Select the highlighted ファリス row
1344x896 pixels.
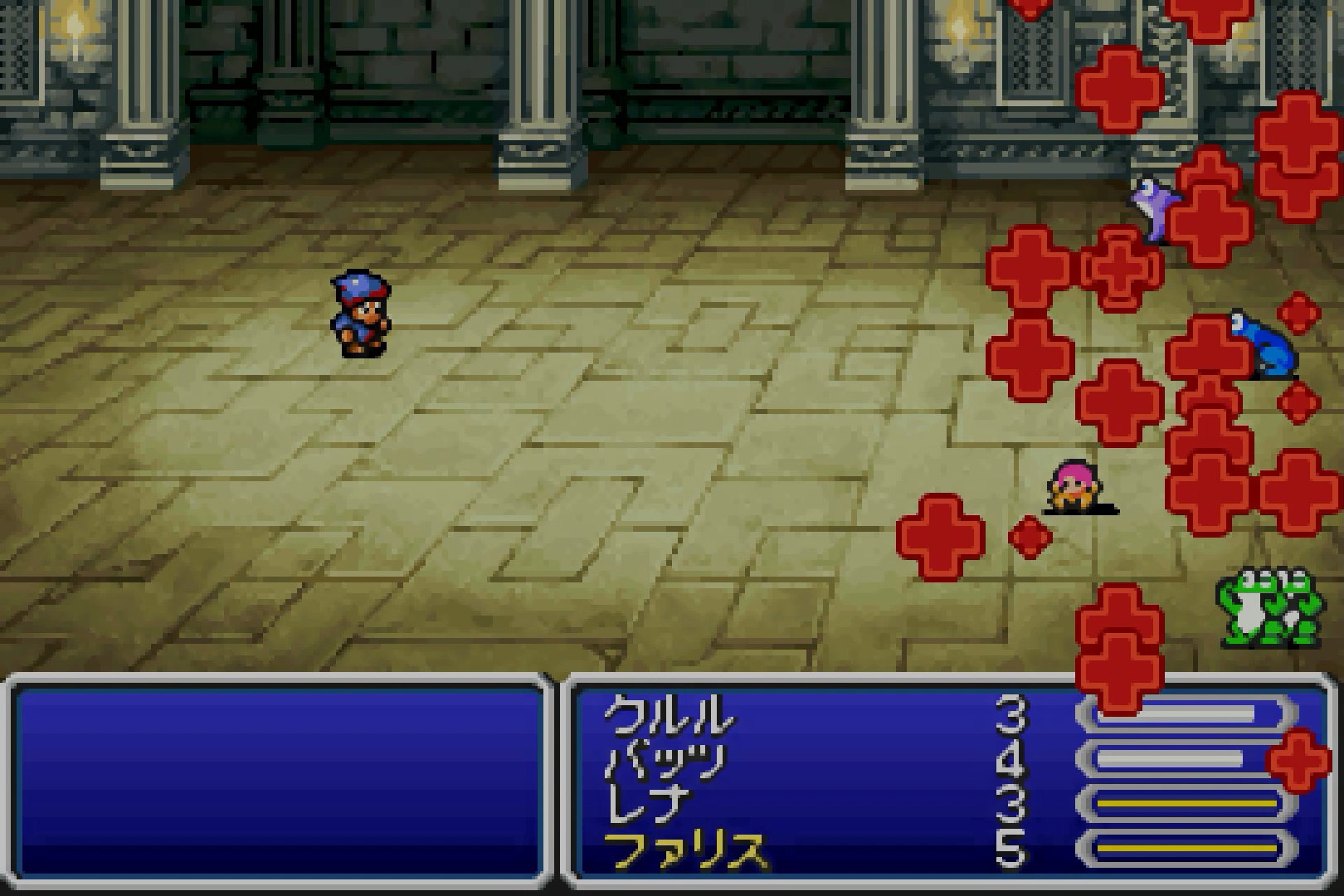[685, 850]
